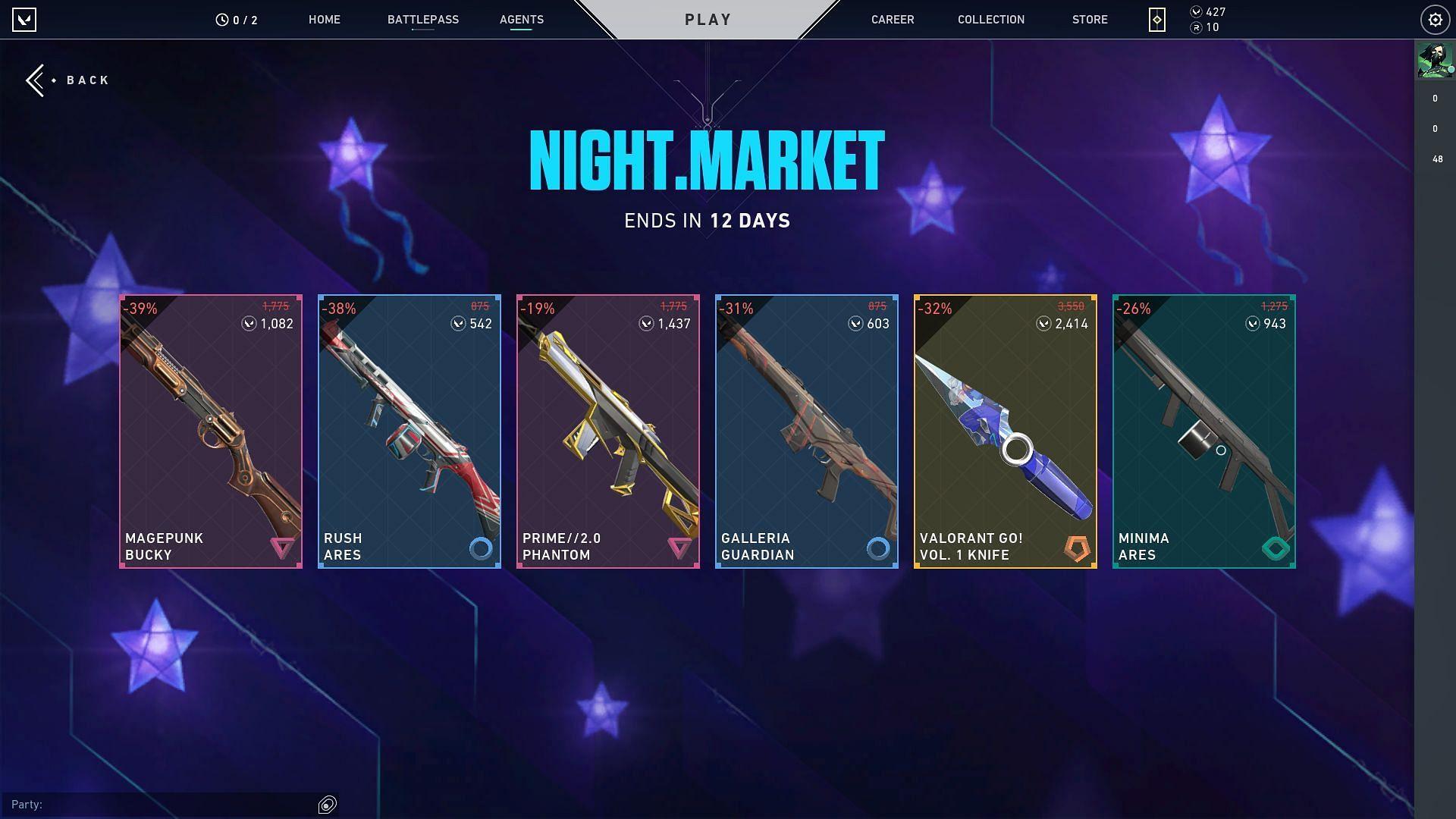Open settings via the gear icon
Image resolution: width=1456 pixels, height=819 pixels.
1435,19
